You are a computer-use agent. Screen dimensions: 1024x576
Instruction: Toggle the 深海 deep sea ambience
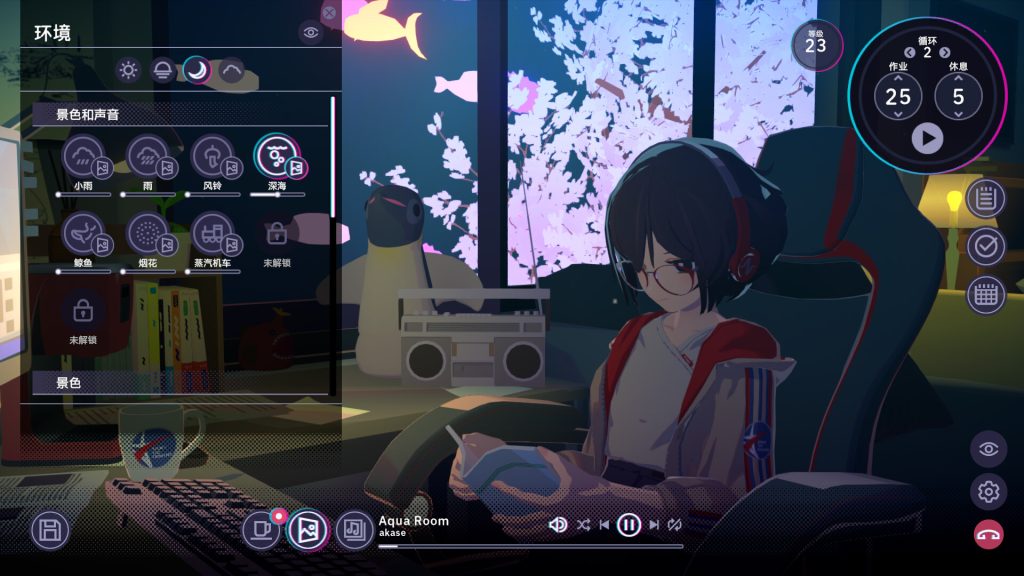(x=275, y=156)
